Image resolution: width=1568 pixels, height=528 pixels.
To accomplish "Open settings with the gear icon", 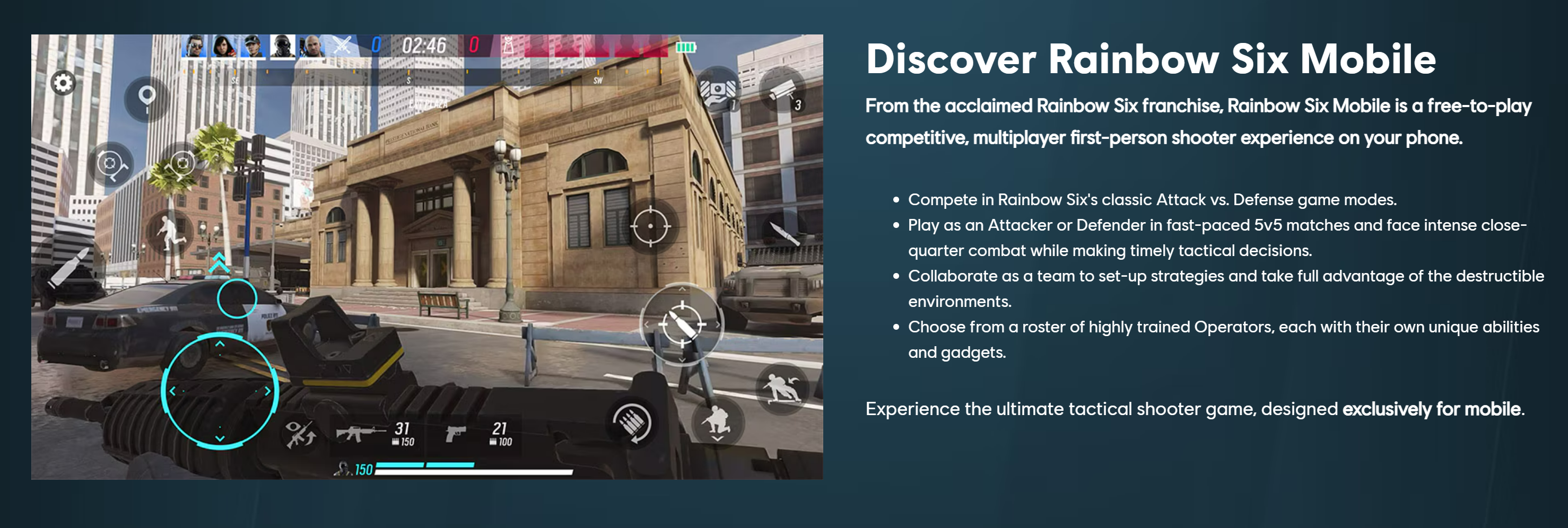I will pos(63,83).
